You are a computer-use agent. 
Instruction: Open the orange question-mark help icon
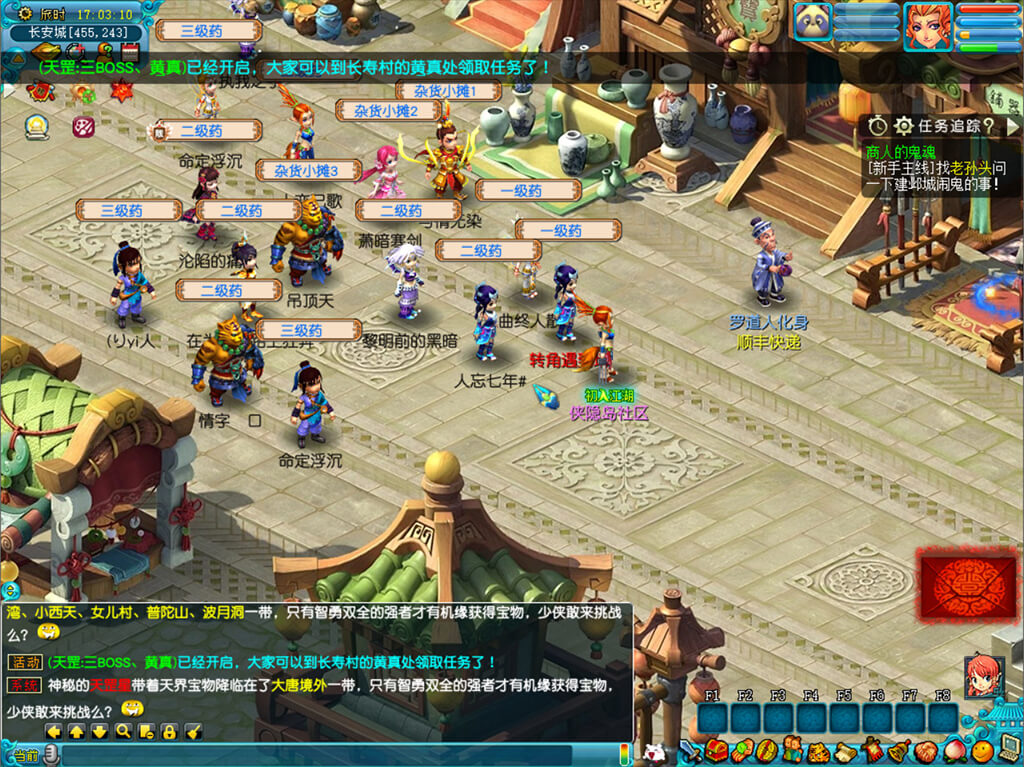click(x=104, y=50)
